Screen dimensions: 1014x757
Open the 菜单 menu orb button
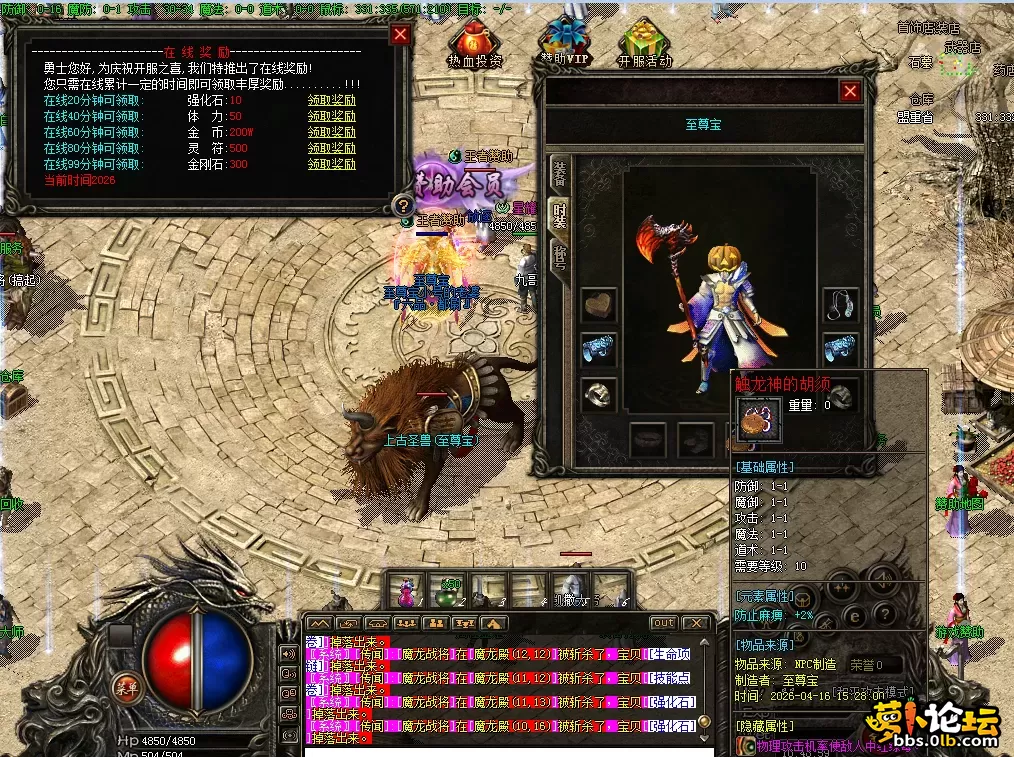click(126, 686)
